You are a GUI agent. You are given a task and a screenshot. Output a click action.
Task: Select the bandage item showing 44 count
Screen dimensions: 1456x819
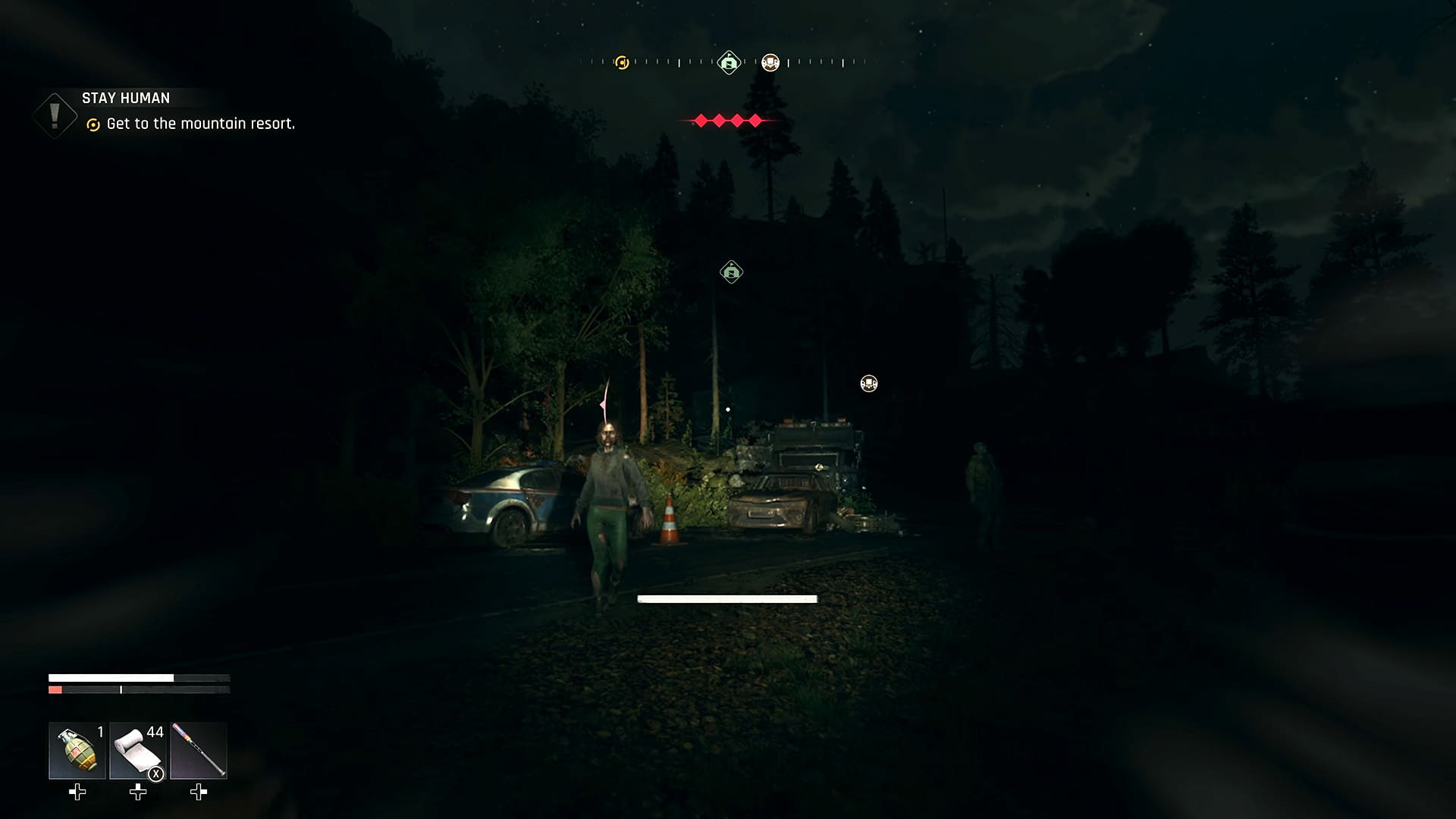pos(136,751)
